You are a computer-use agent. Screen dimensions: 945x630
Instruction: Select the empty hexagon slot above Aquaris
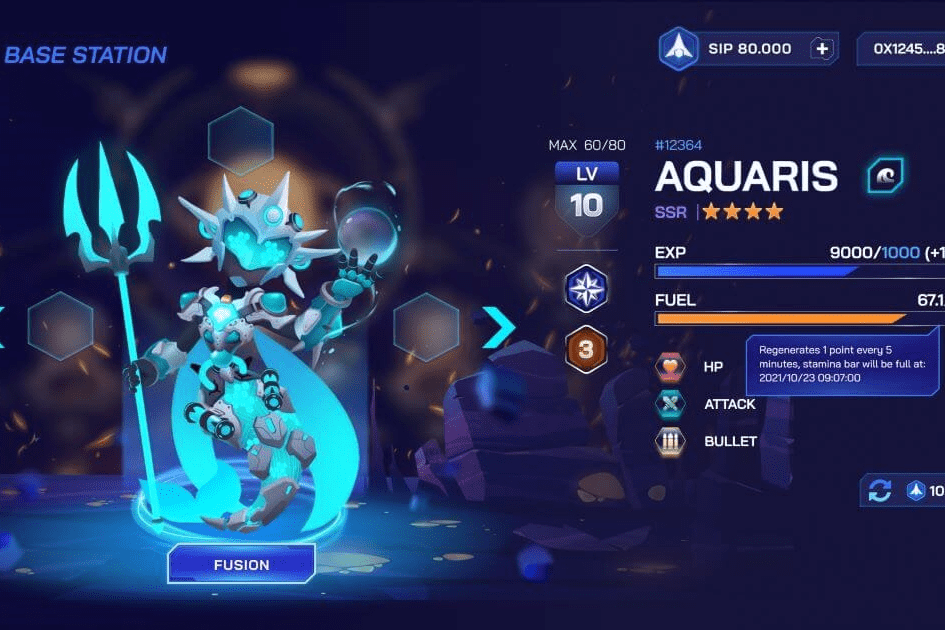(240, 141)
